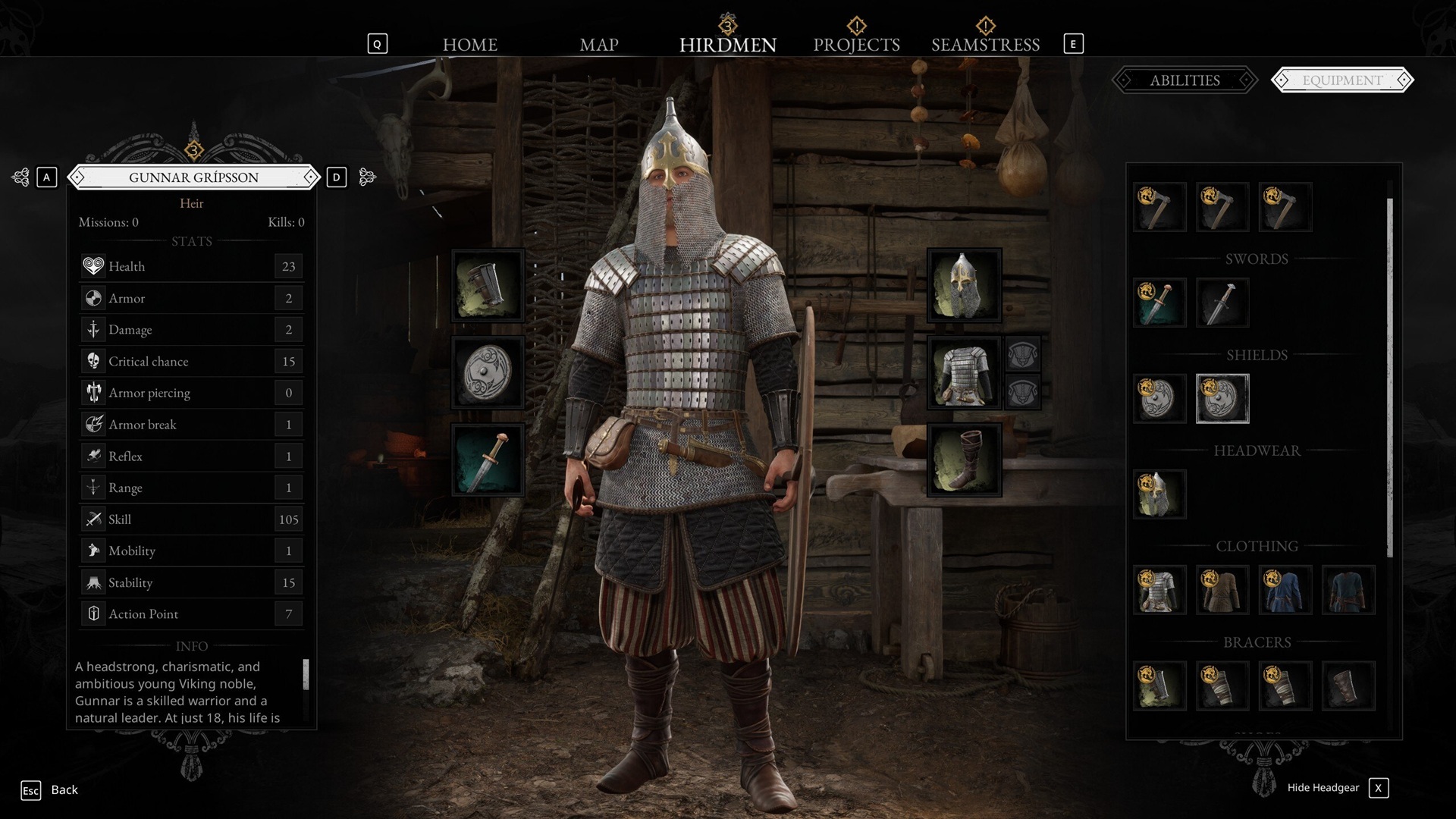Go Back from the Hirdmen screen

(x=64, y=790)
